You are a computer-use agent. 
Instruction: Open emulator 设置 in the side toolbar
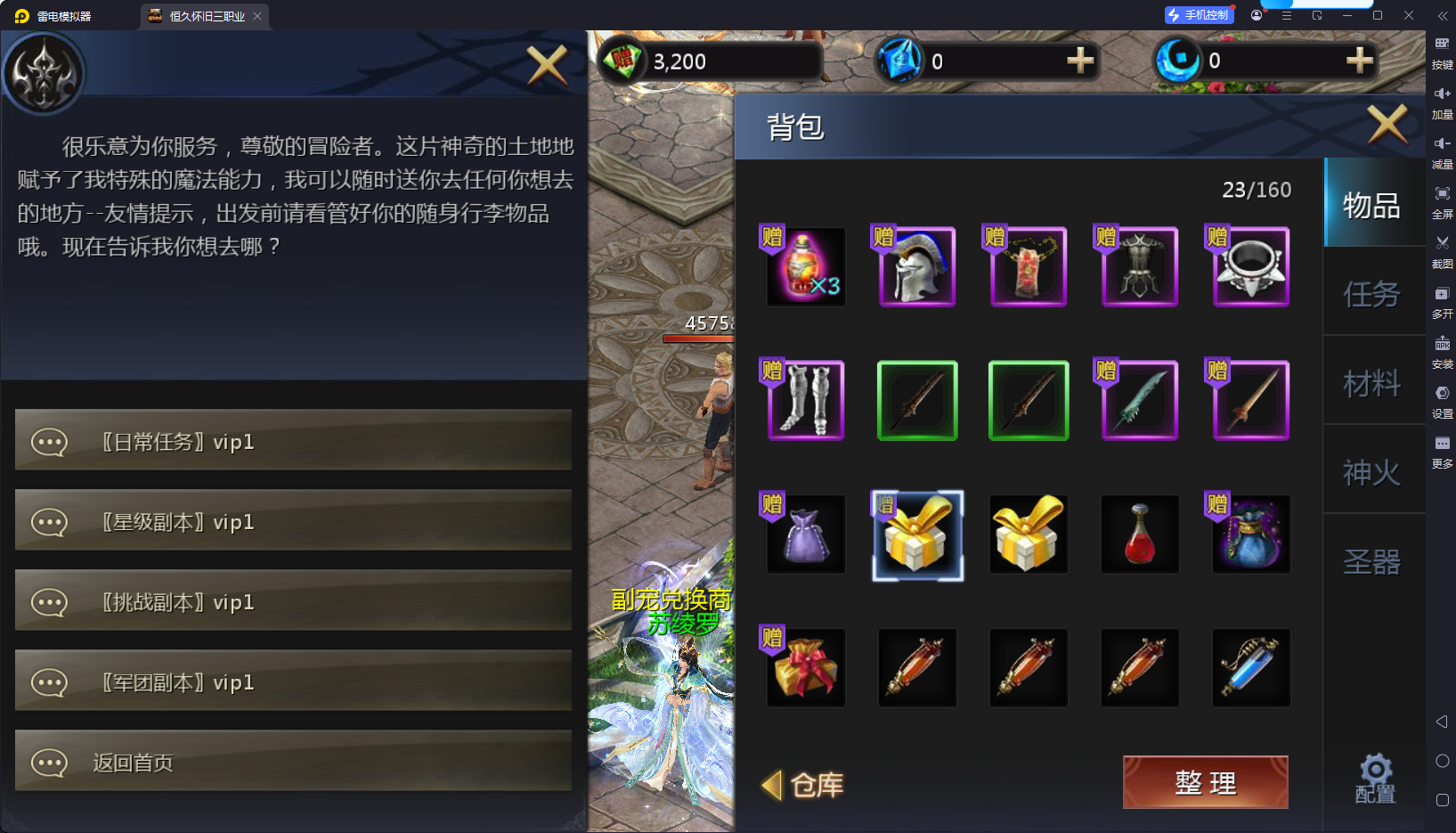tap(1442, 399)
